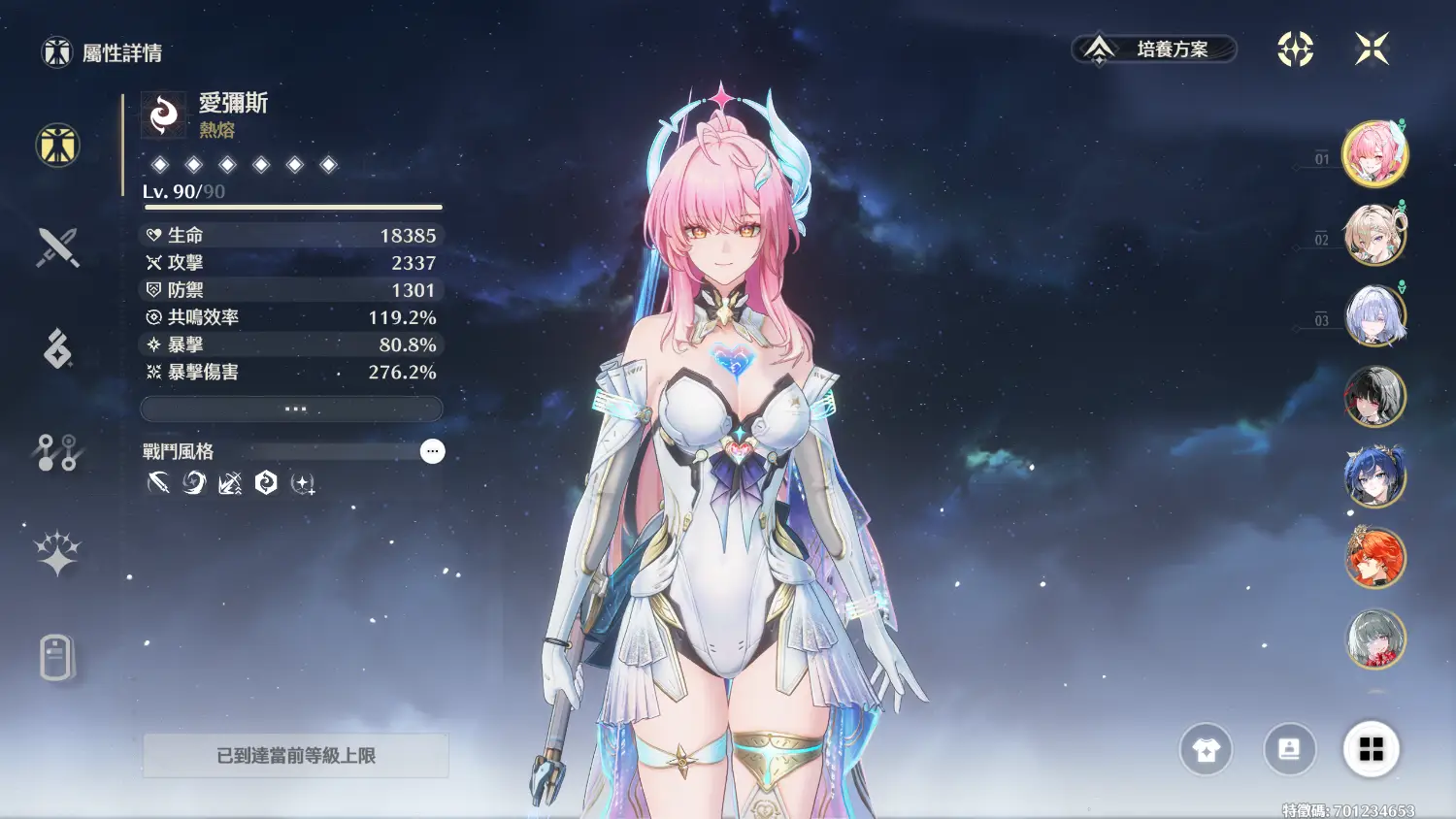Switch to the skill tree nodes tab

point(57,452)
